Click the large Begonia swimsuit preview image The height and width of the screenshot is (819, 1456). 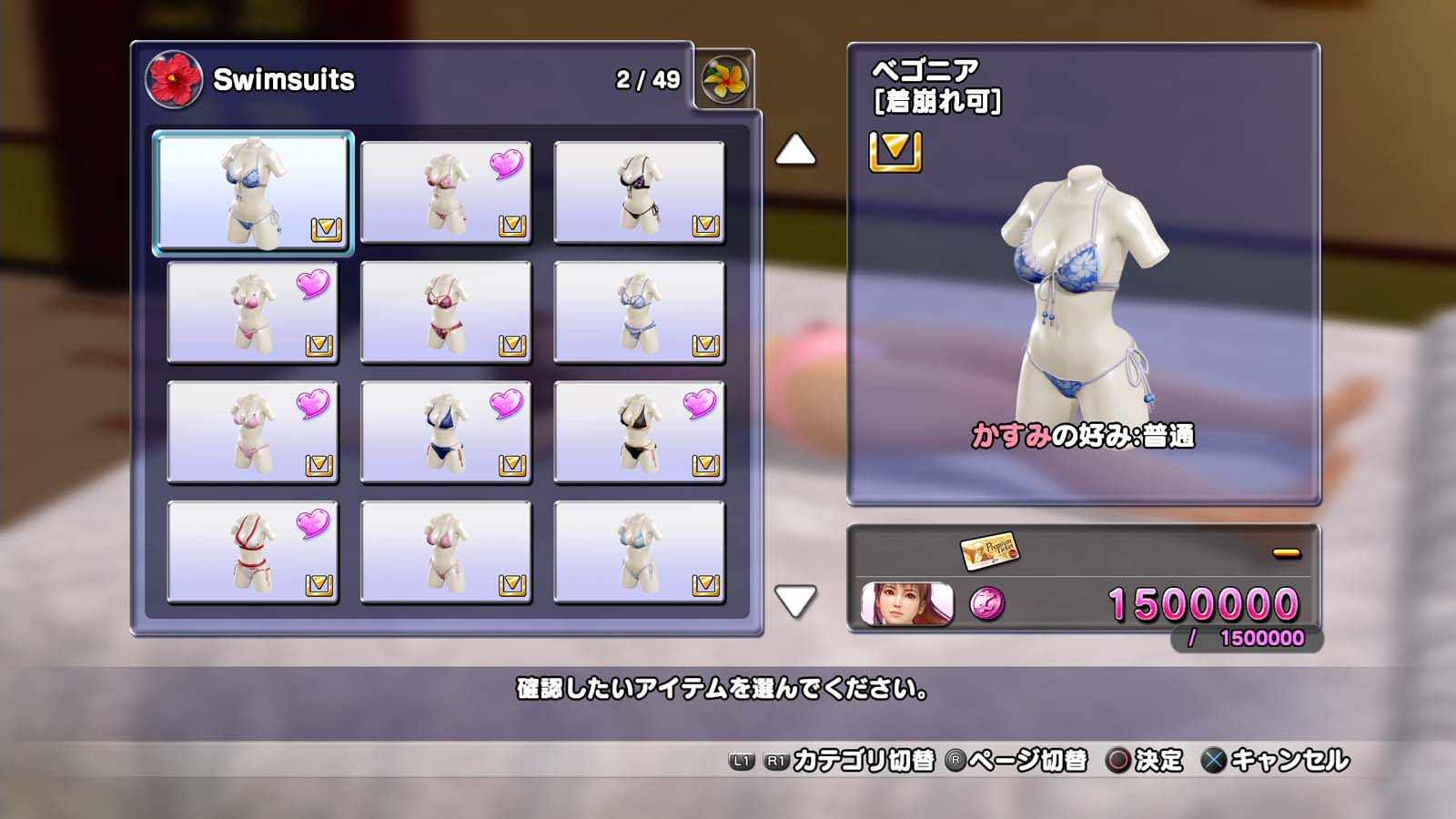click(1083, 291)
